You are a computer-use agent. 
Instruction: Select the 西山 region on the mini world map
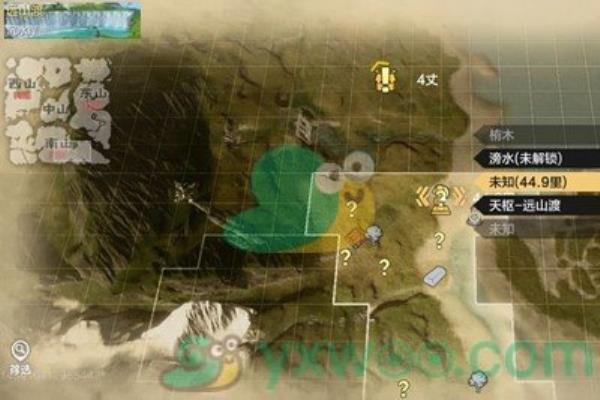pyautogui.click(x=20, y=84)
